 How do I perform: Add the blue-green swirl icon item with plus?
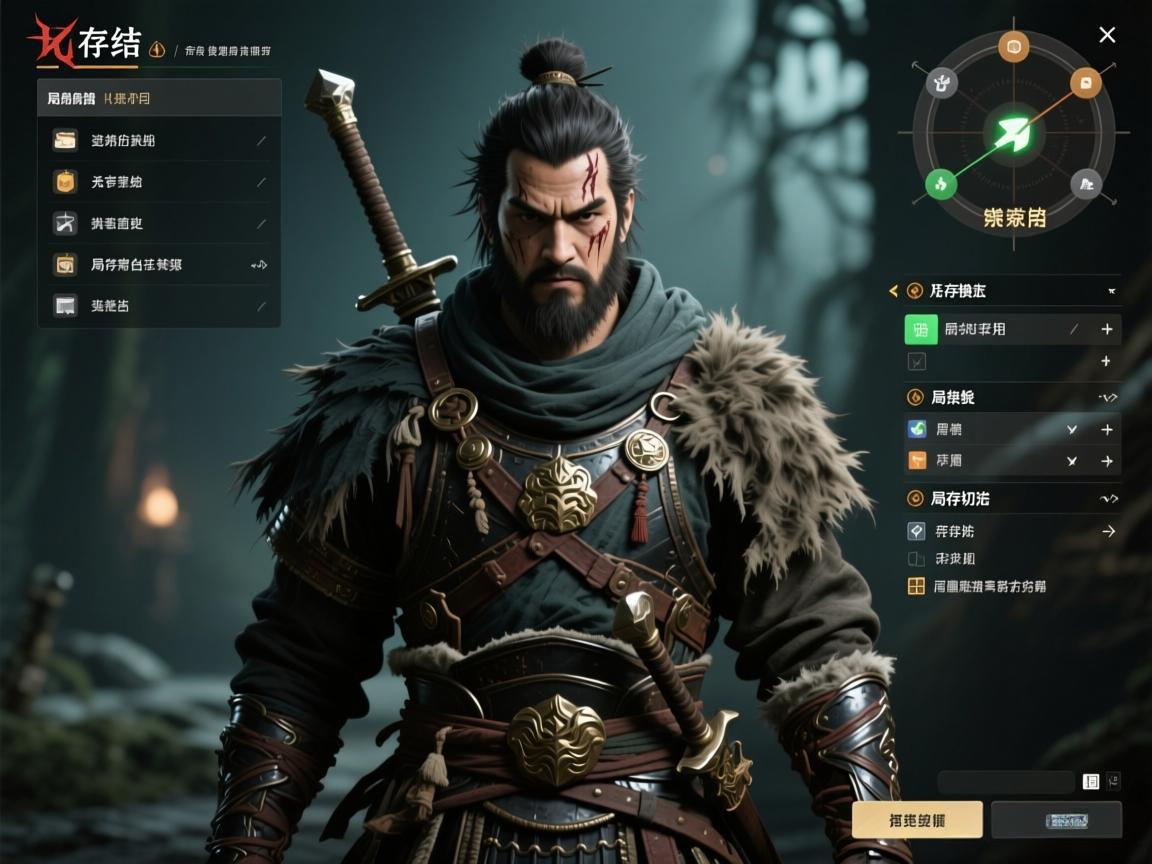[x=1107, y=430]
